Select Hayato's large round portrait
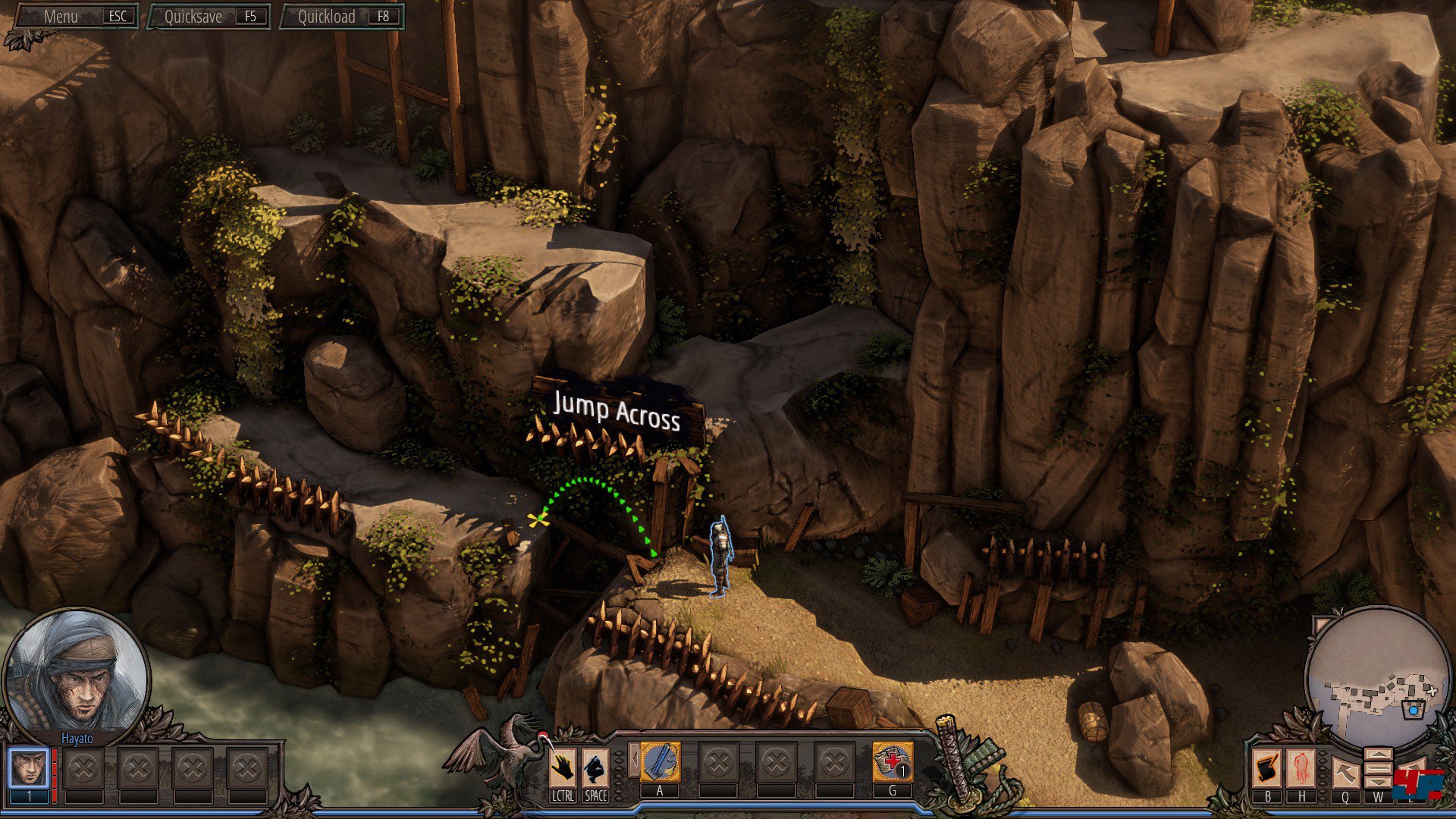This screenshot has height=819, width=1456. [76, 671]
